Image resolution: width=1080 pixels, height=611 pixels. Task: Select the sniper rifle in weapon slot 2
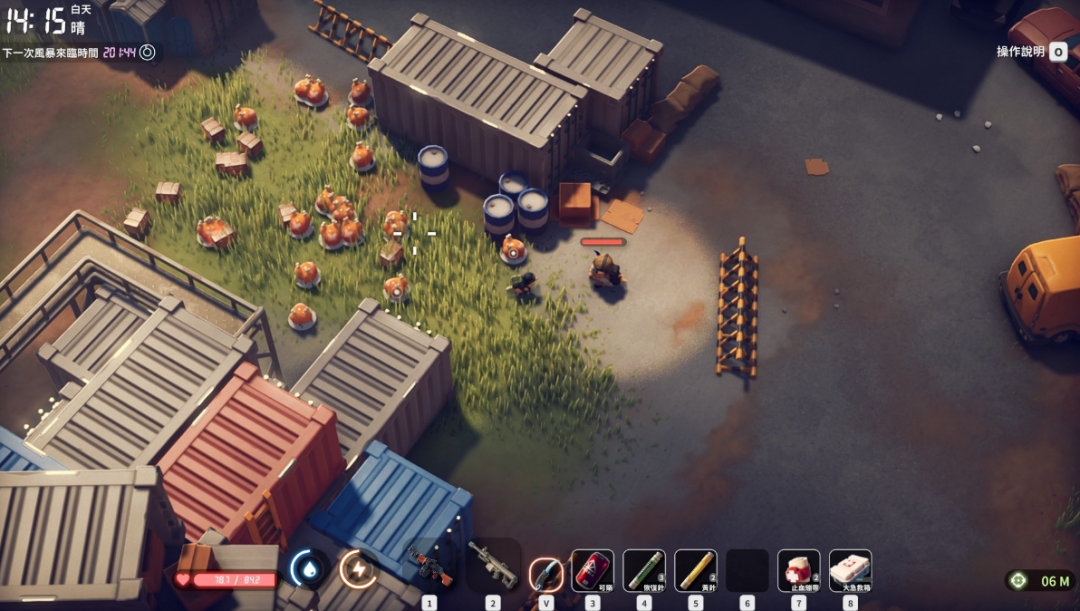coord(493,568)
